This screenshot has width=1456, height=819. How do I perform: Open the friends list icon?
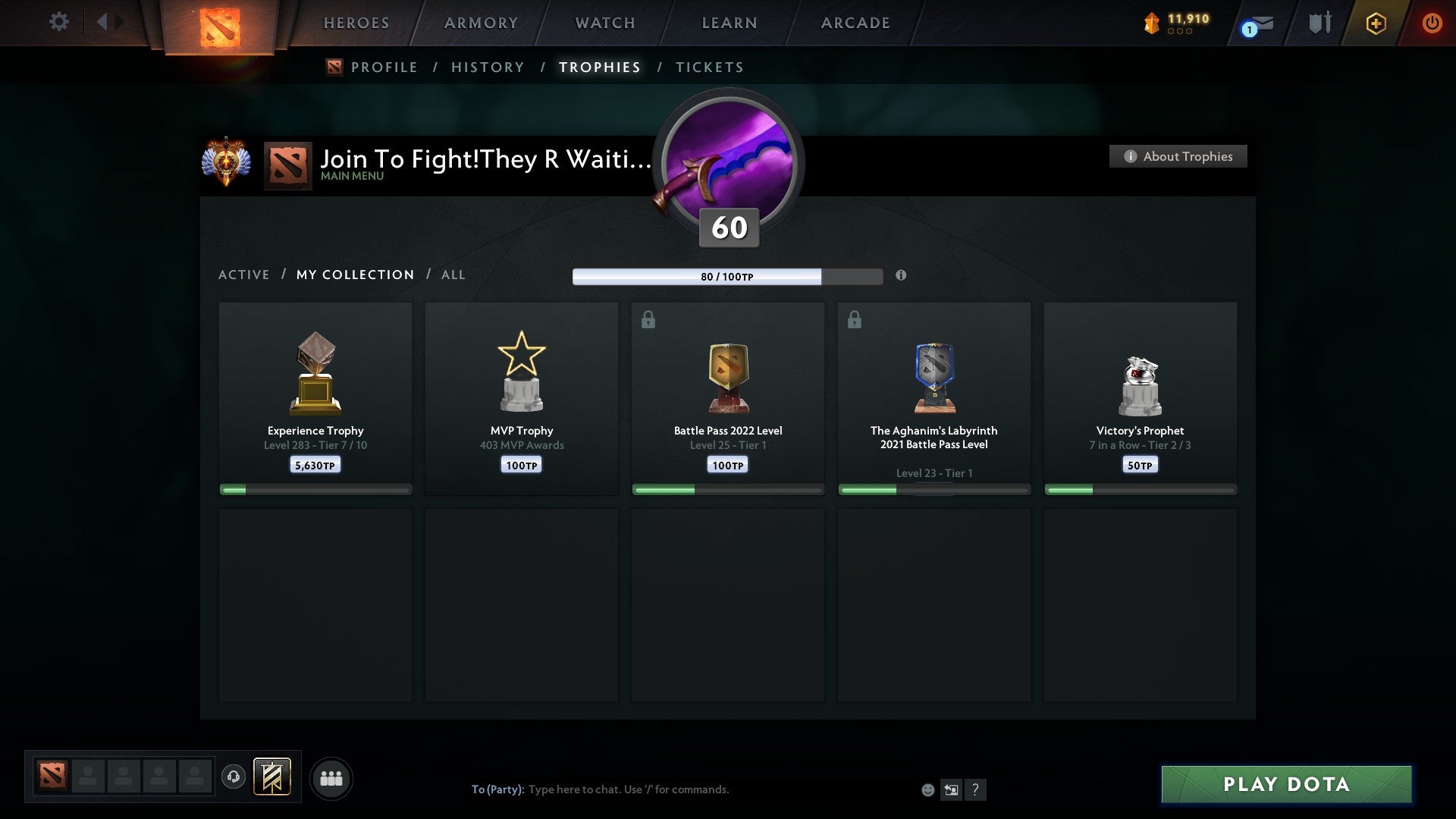click(331, 778)
